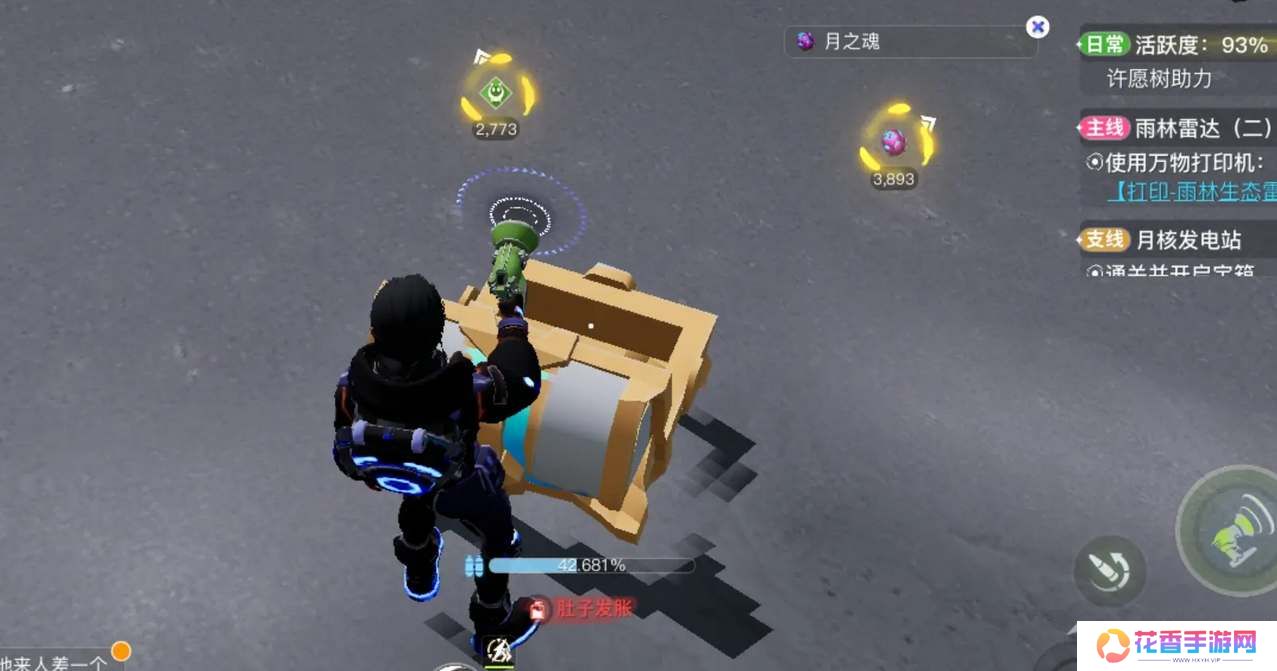This screenshot has width=1277, height=671.
Task: Tap the red 肚子发胀 status warning
Action: 582,608
